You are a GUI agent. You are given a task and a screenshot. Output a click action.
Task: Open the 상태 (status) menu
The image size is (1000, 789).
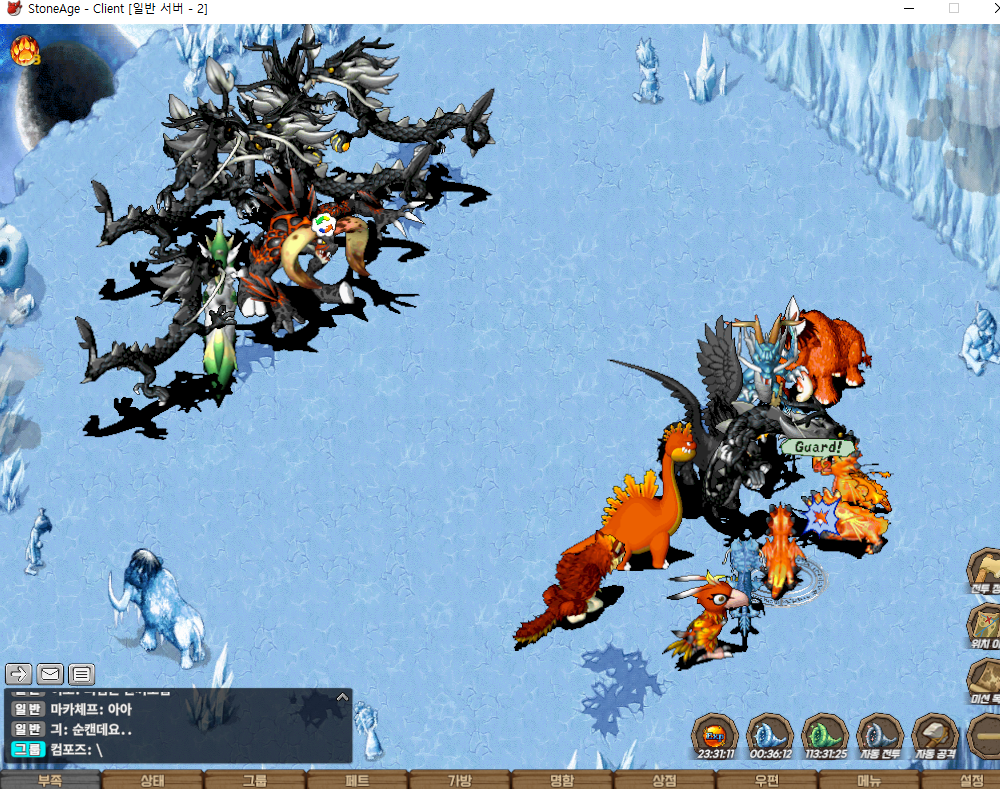tap(152, 780)
